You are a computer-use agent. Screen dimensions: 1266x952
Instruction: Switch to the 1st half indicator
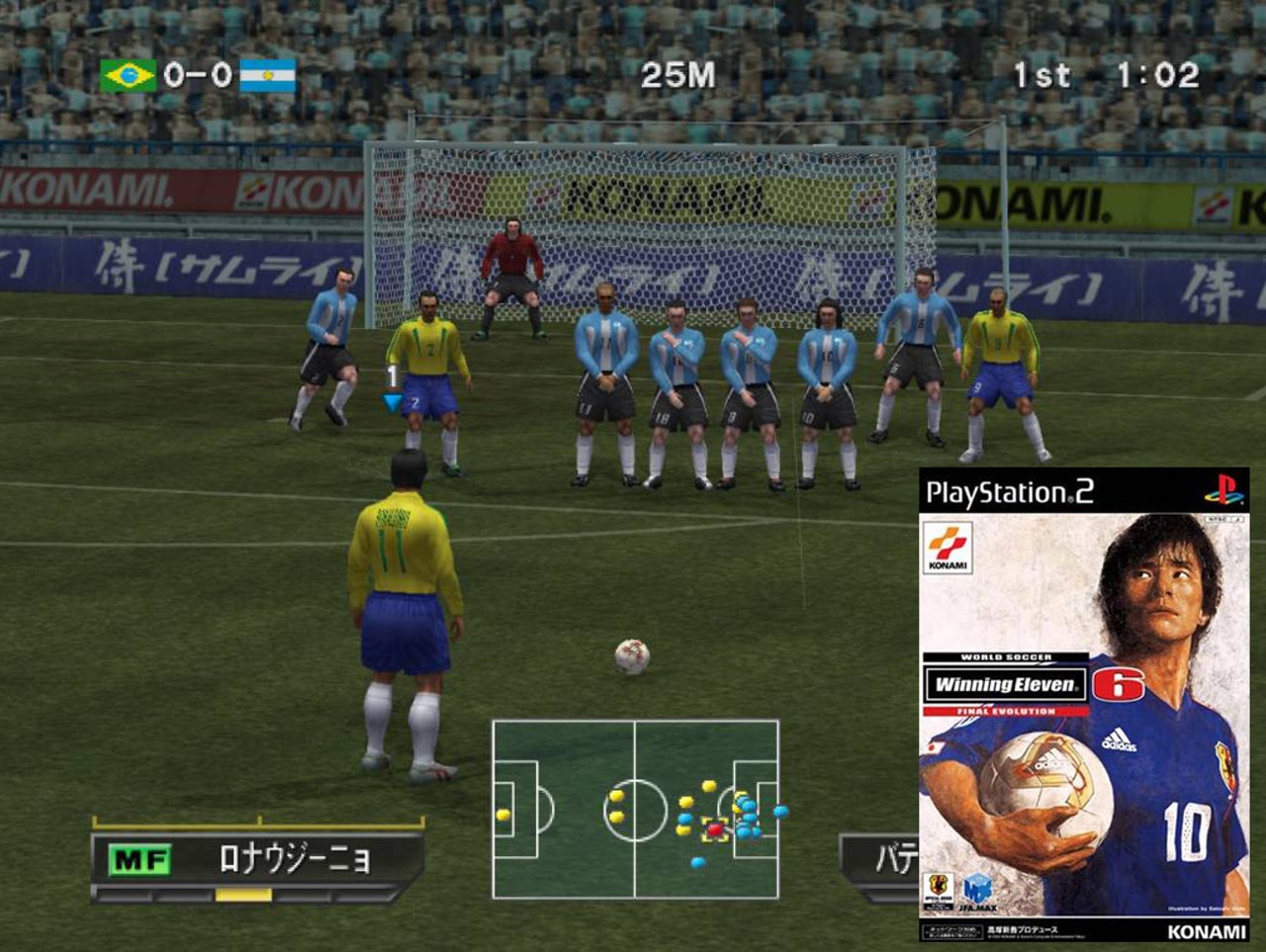[1040, 73]
